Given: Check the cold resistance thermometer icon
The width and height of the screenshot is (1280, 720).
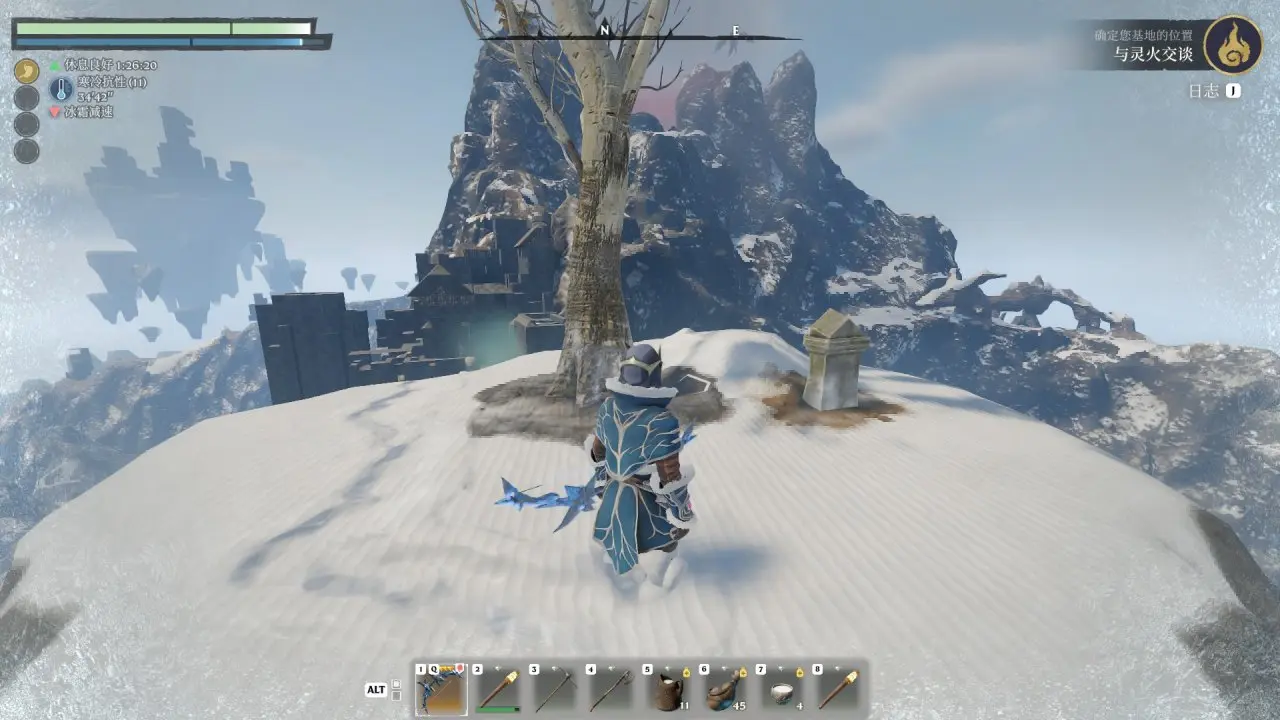Looking at the screenshot, I should click(x=61, y=89).
